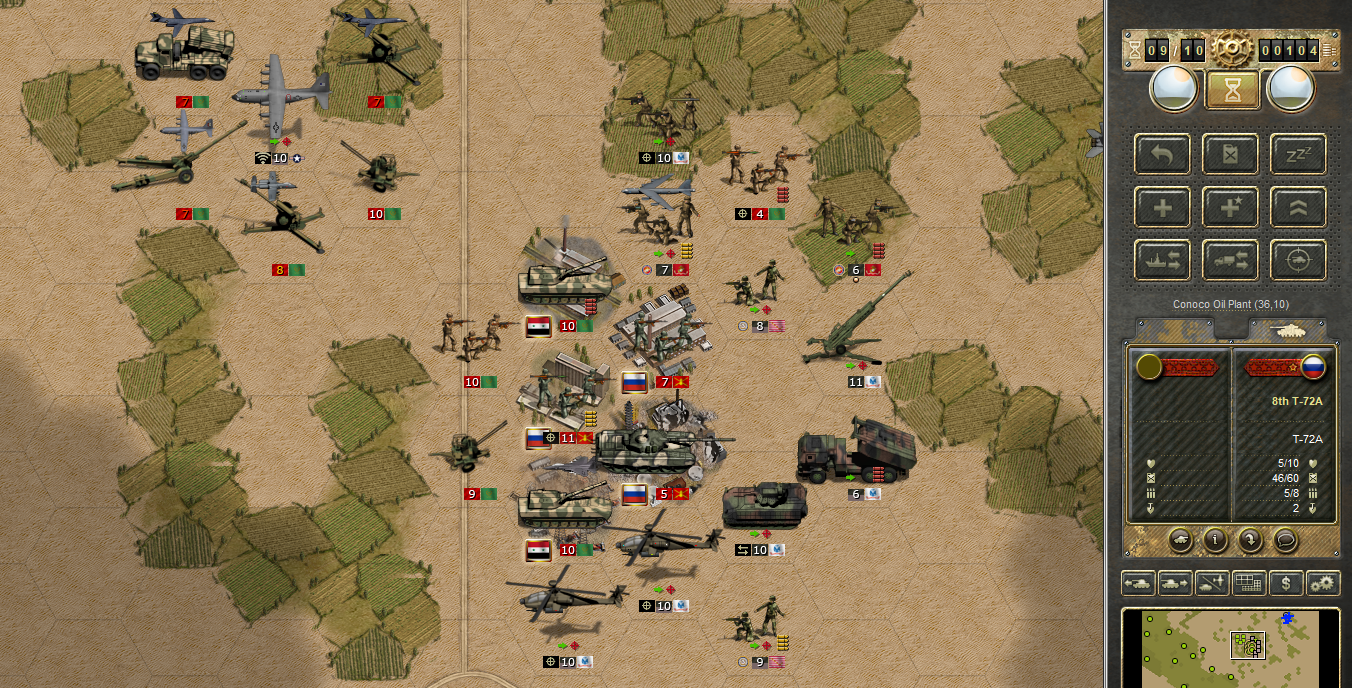Open unit info with the 'i' button
Screen dimensions: 1352x688
click(x=1216, y=539)
